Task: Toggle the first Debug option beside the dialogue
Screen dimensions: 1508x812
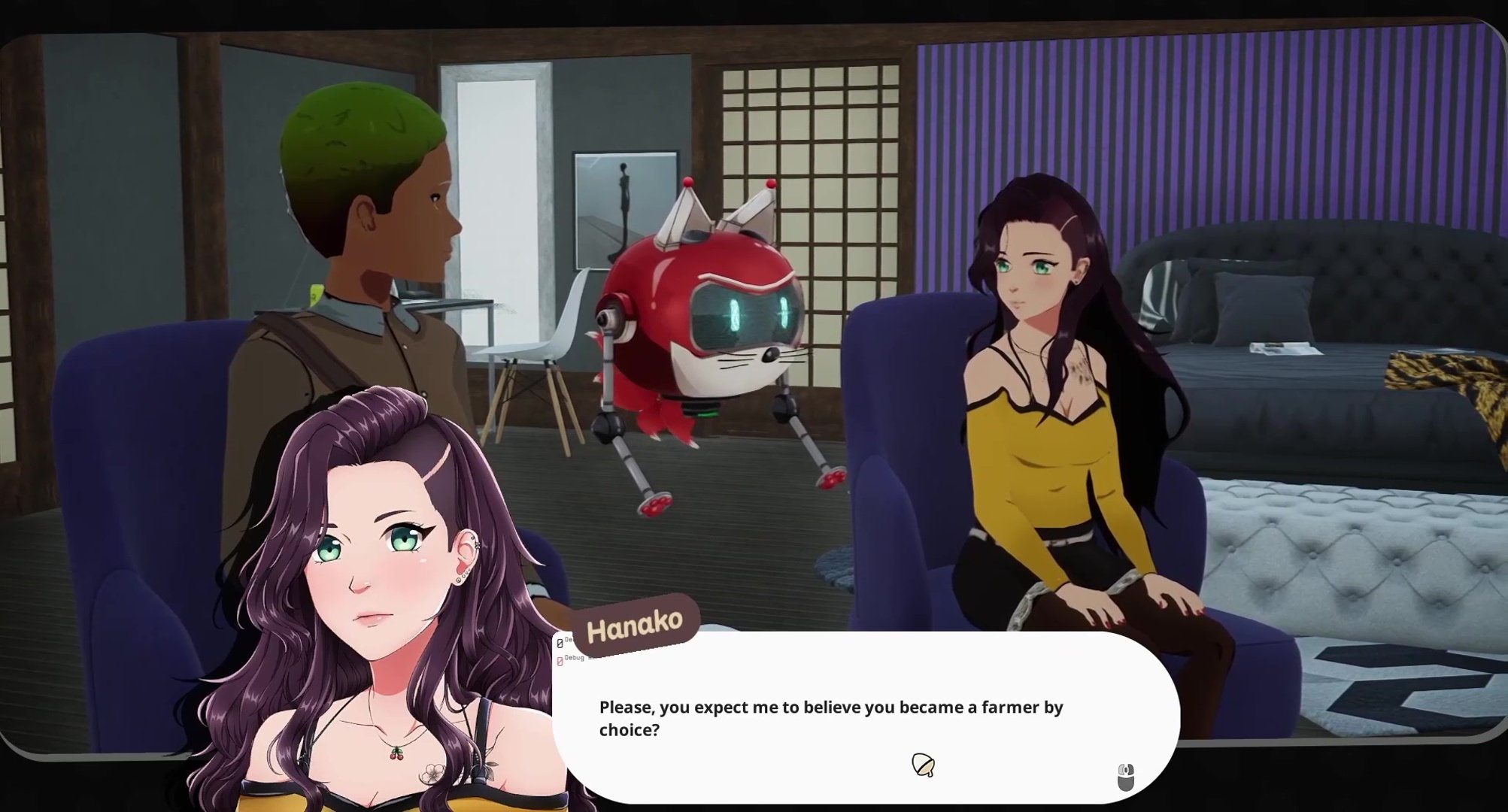Action: (x=559, y=644)
